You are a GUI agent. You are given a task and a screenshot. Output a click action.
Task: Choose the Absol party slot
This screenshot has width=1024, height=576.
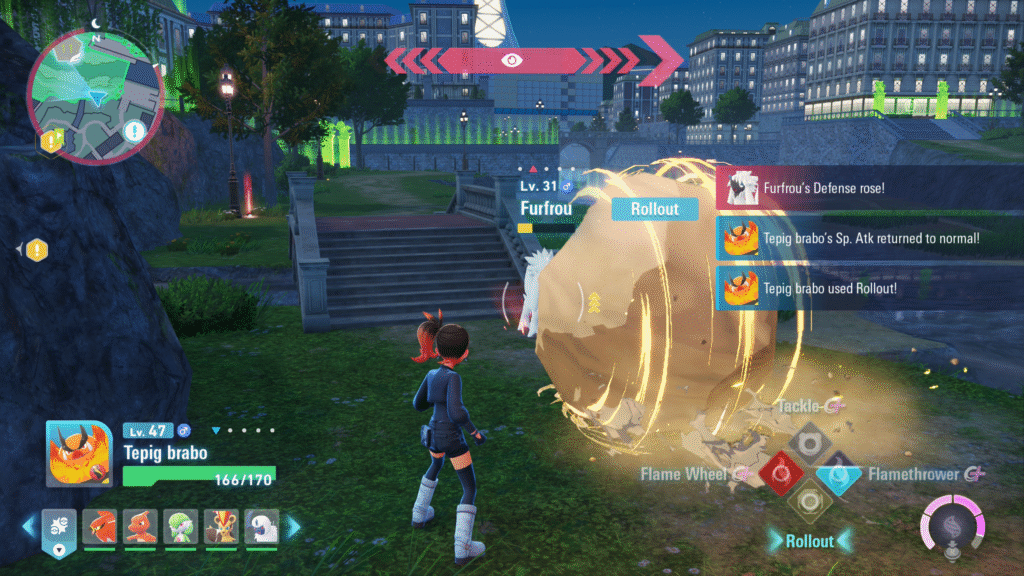262,524
